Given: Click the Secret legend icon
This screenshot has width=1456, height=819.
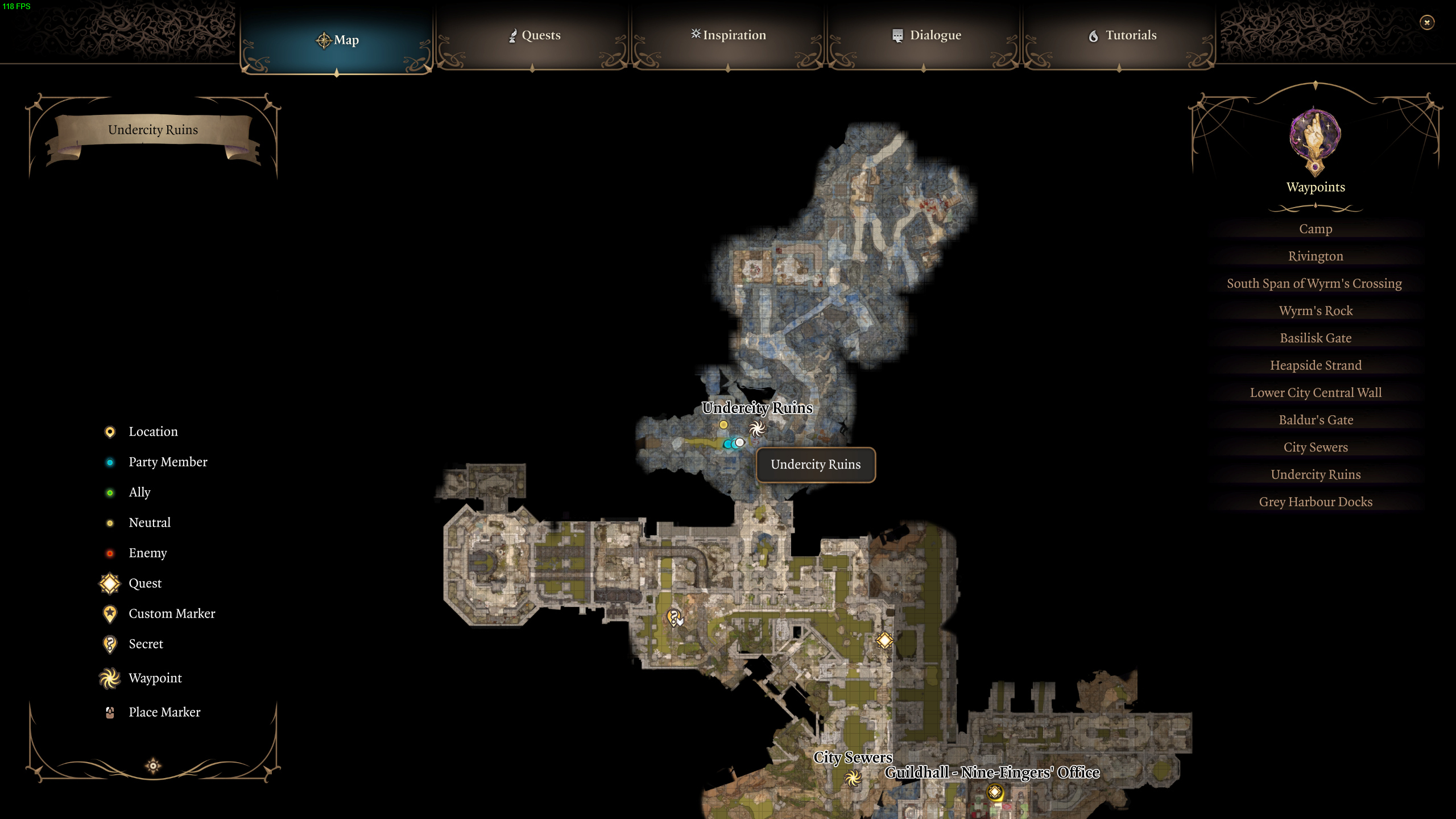Looking at the screenshot, I should (110, 644).
